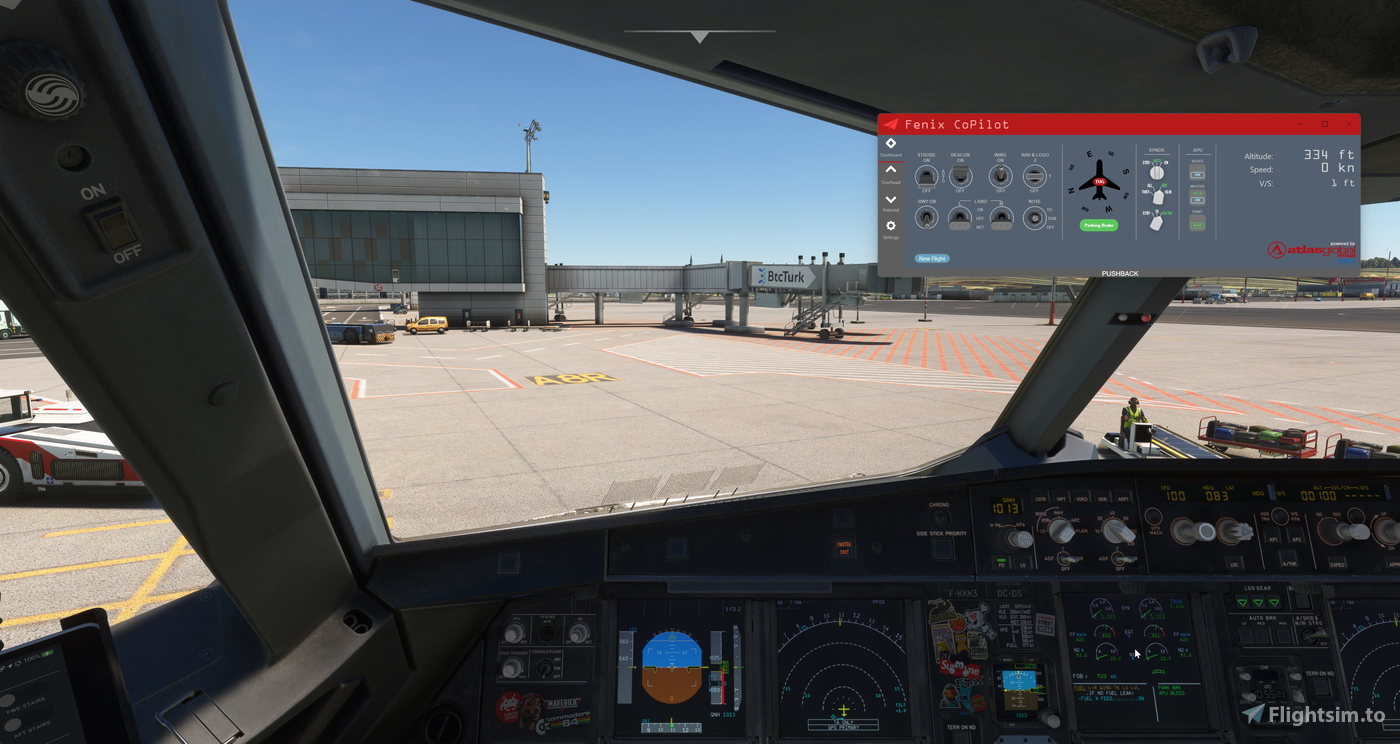Switch off the BEACON light

[x=961, y=176]
